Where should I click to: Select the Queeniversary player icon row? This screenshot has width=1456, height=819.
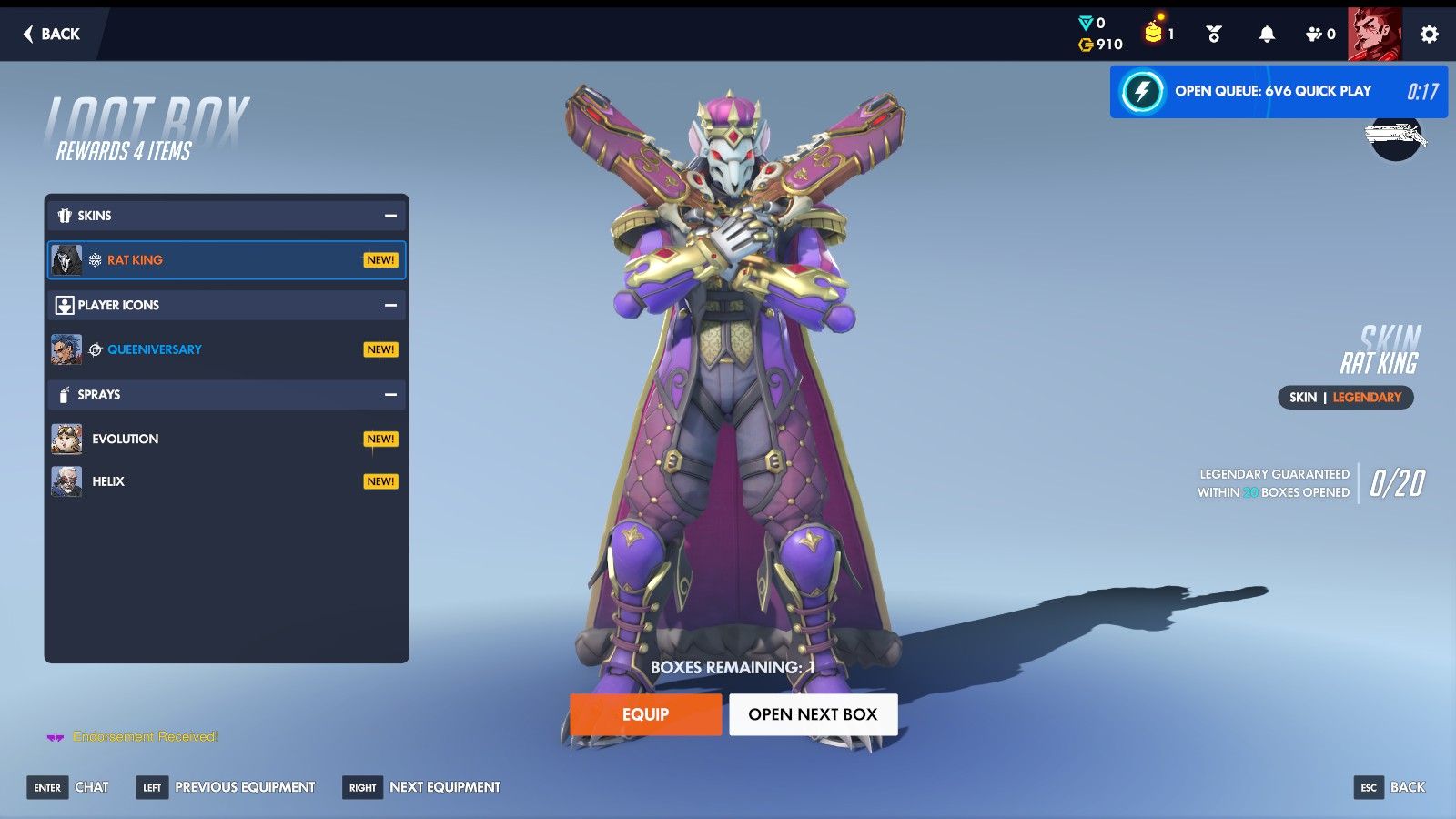click(226, 349)
